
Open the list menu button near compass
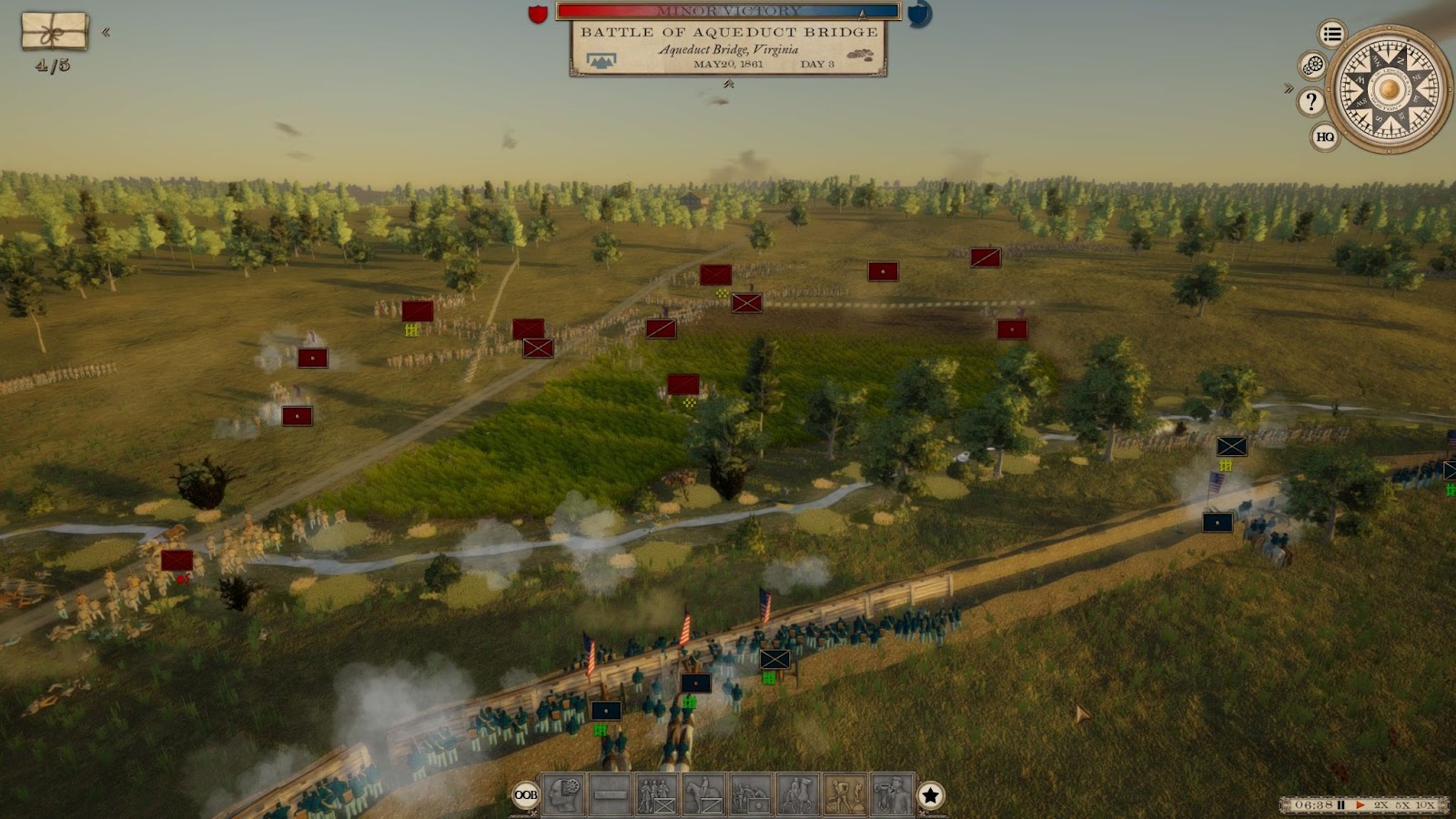tap(1332, 35)
